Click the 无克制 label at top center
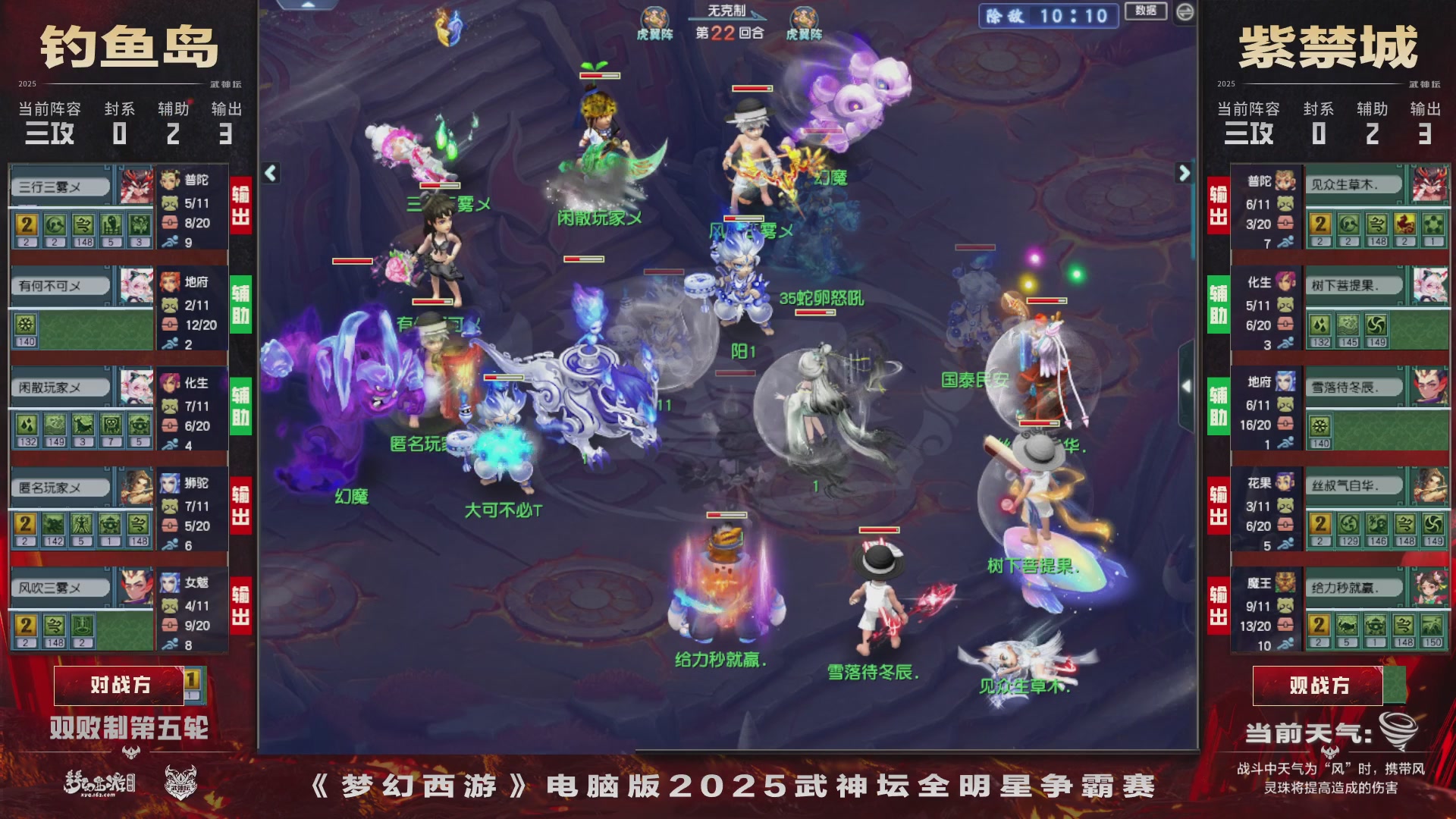Image resolution: width=1456 pixels, height=819 pixels. pyautogui.click(x=726, y=10)
